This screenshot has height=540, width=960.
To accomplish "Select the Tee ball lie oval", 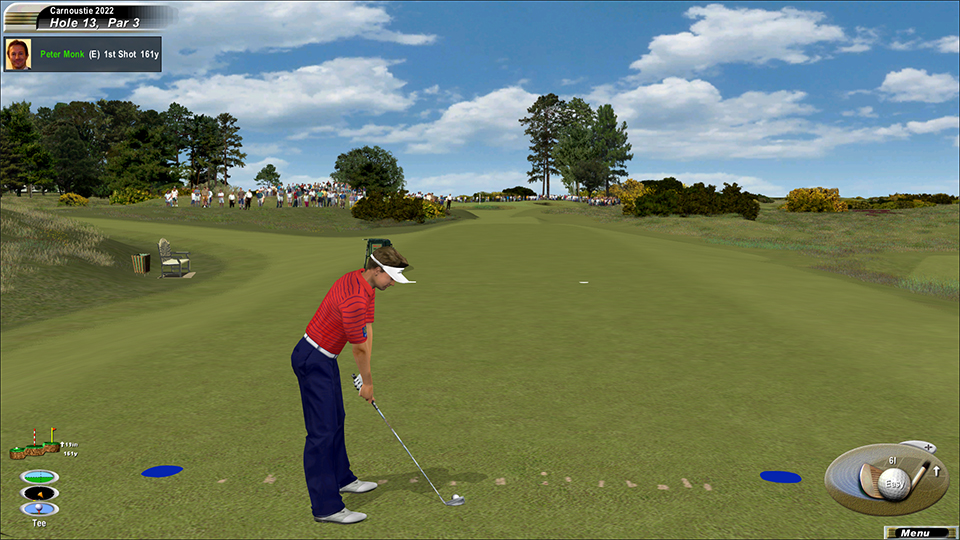I will pyautogui.click(x=39, y=509).
